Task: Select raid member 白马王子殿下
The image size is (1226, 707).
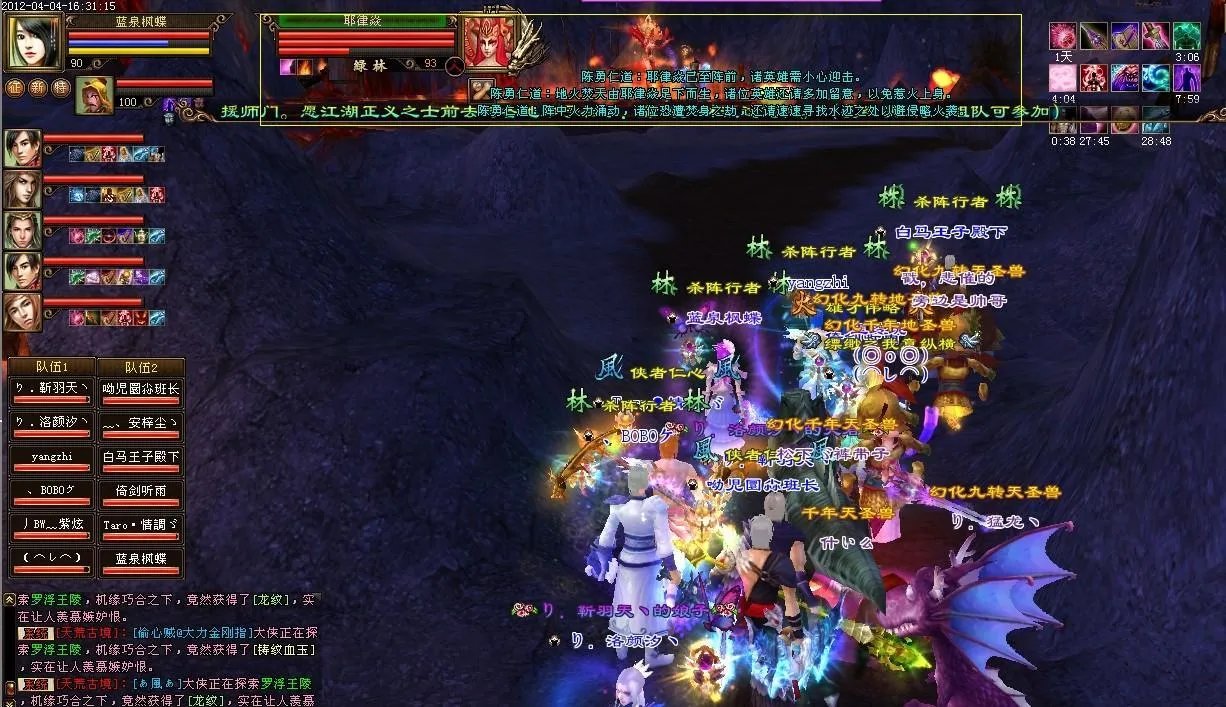Action: point(141,456)
